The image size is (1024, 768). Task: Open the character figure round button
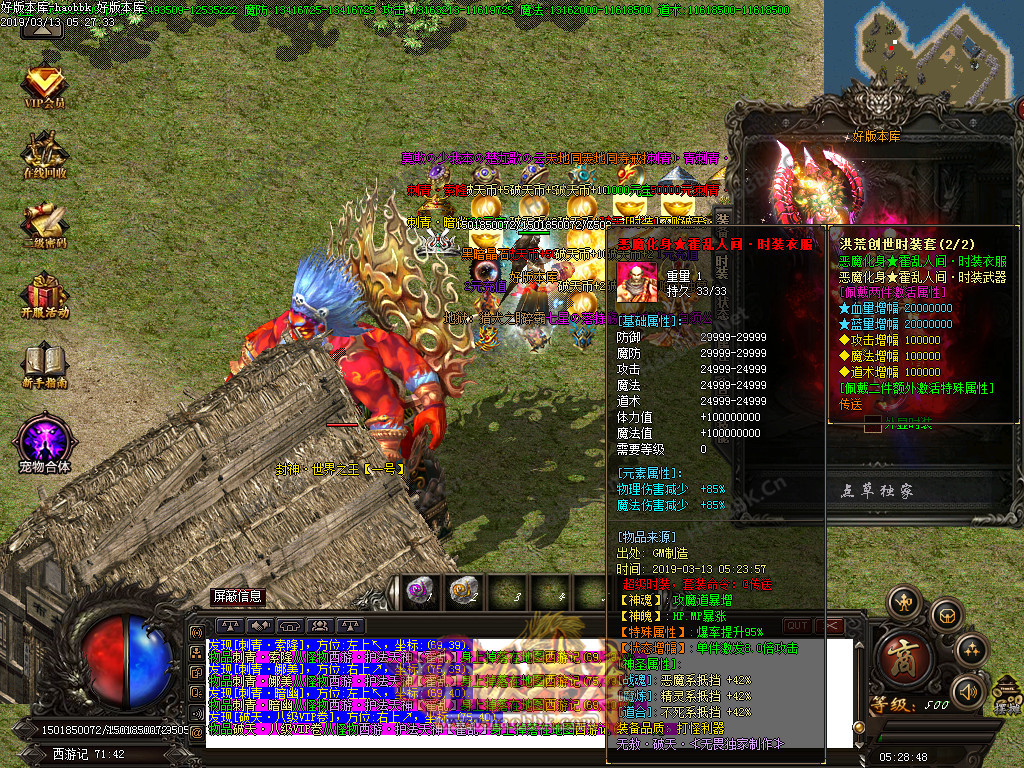coord(905,601)
